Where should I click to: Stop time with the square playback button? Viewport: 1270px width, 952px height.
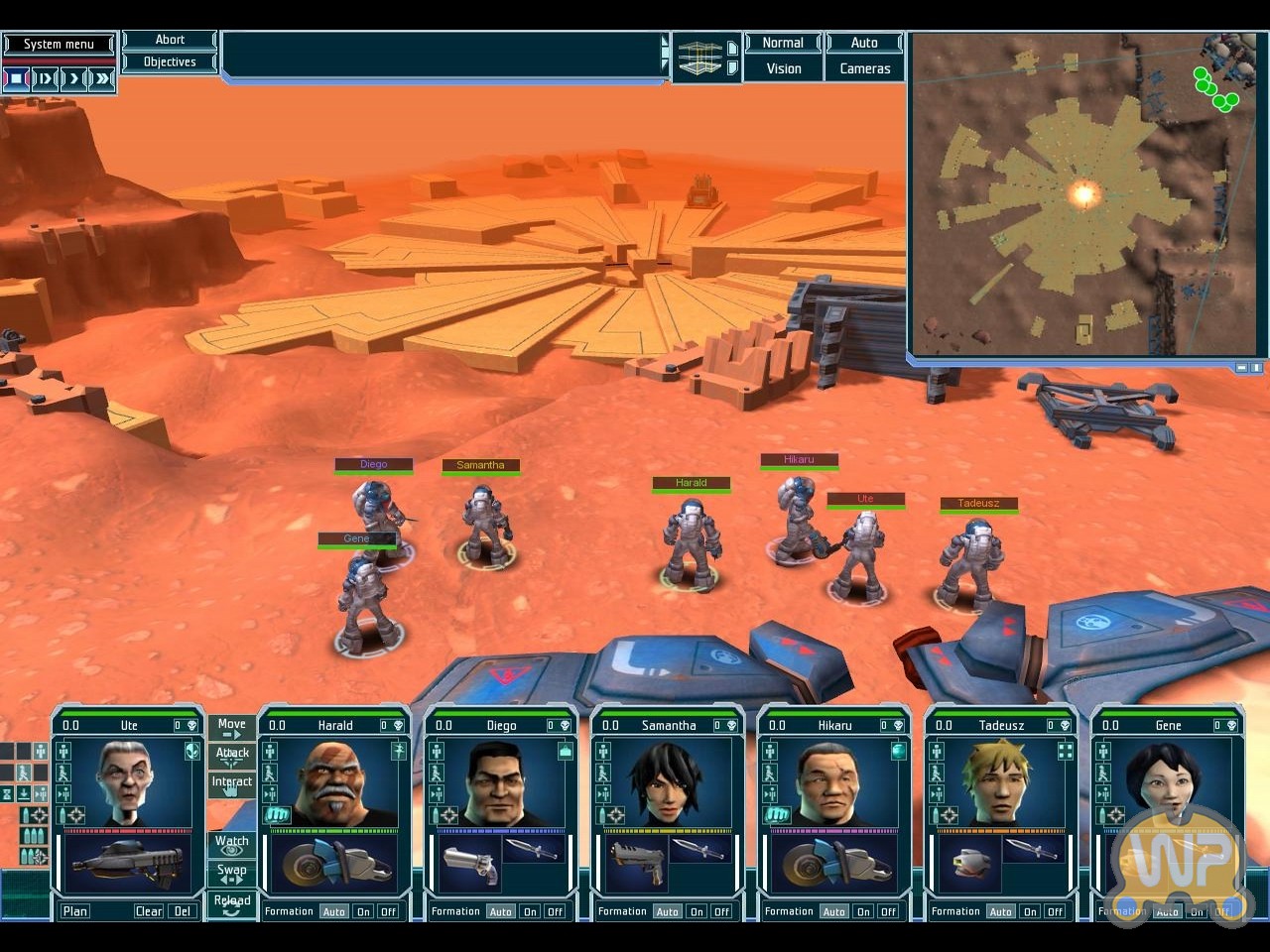click(17, 77)
